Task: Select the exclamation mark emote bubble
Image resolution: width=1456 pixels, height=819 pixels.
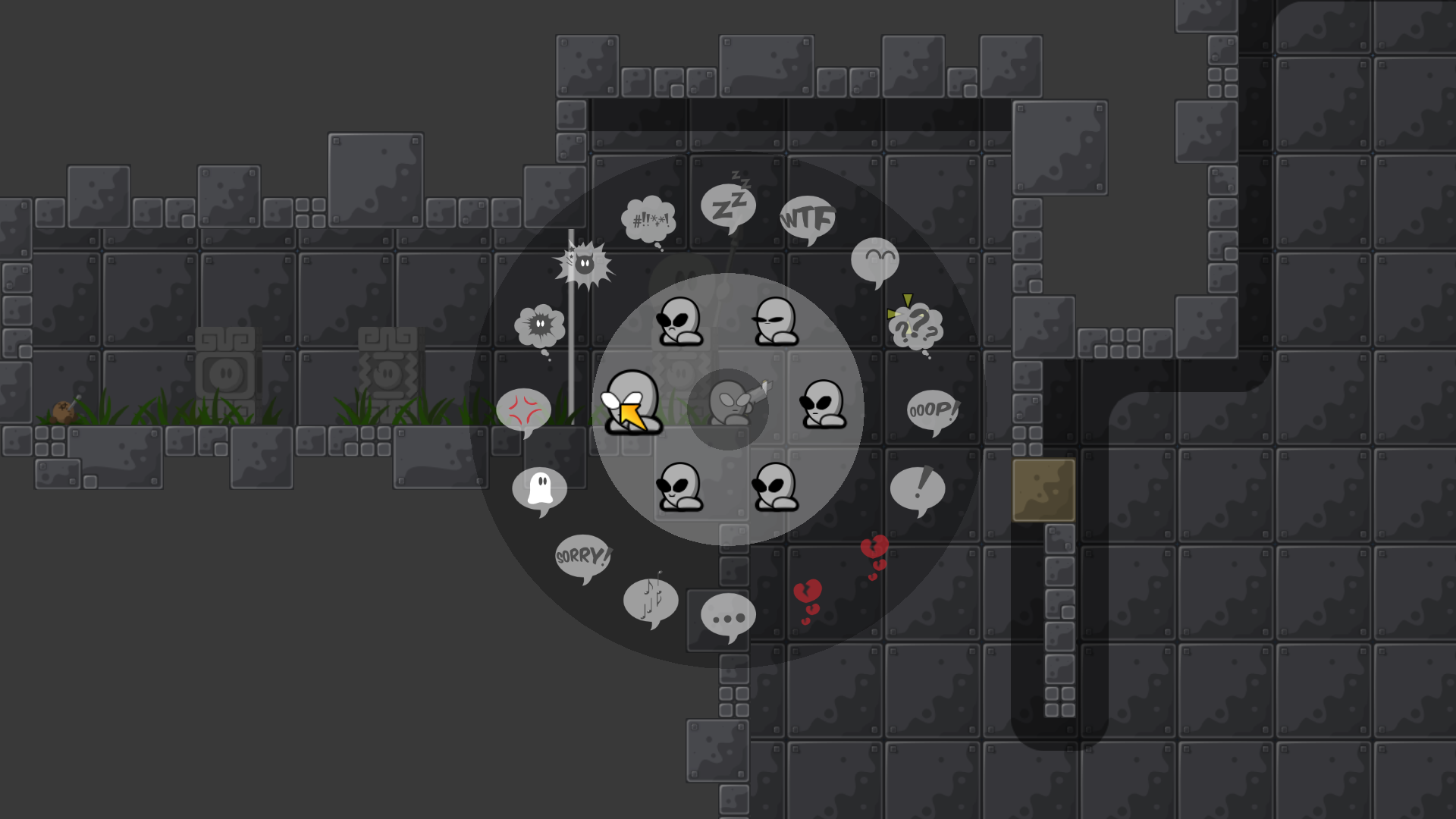Action: point(920,489)
